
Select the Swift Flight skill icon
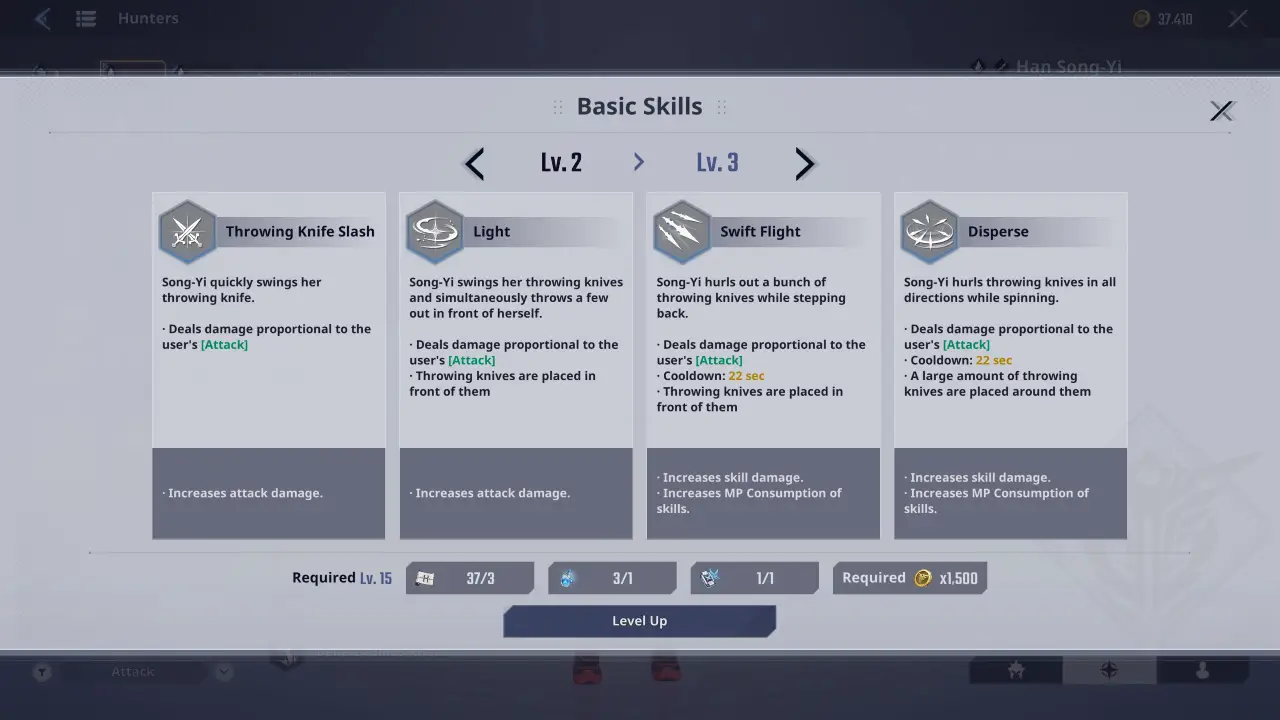point(681,231)
